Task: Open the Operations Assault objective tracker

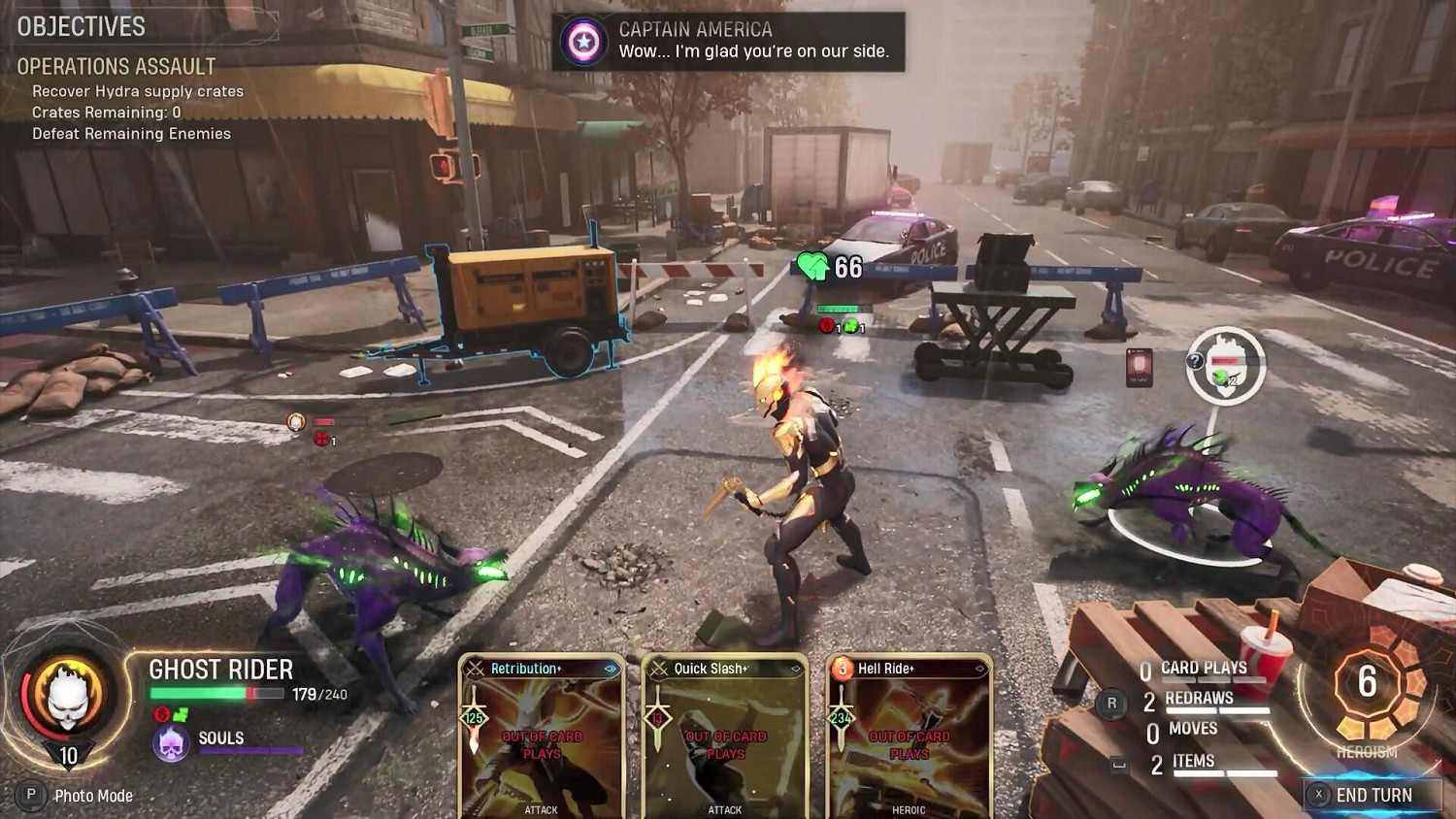Action: click(x=116, y=67)
